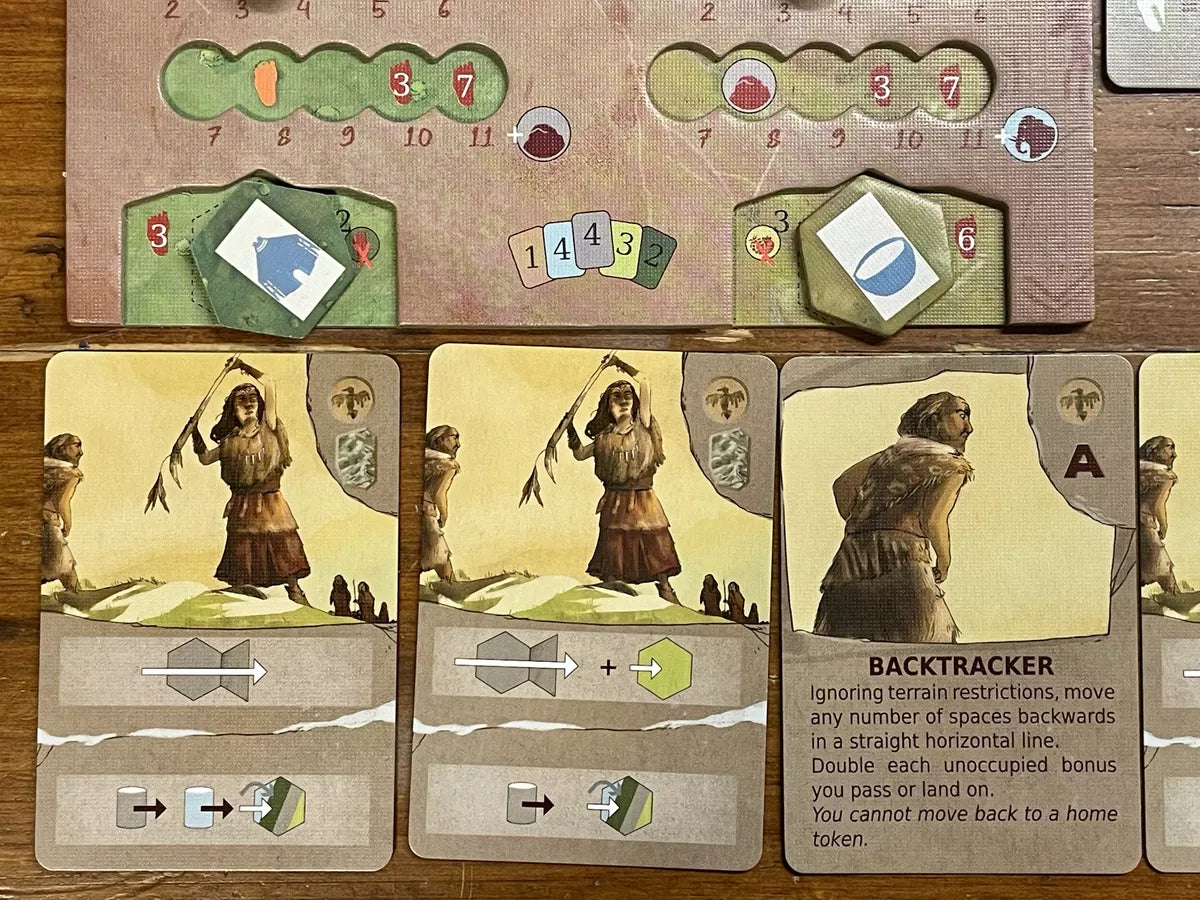Screen dimensions: 1200x900
Task: Select the Backtracker card
Action: 960,612
